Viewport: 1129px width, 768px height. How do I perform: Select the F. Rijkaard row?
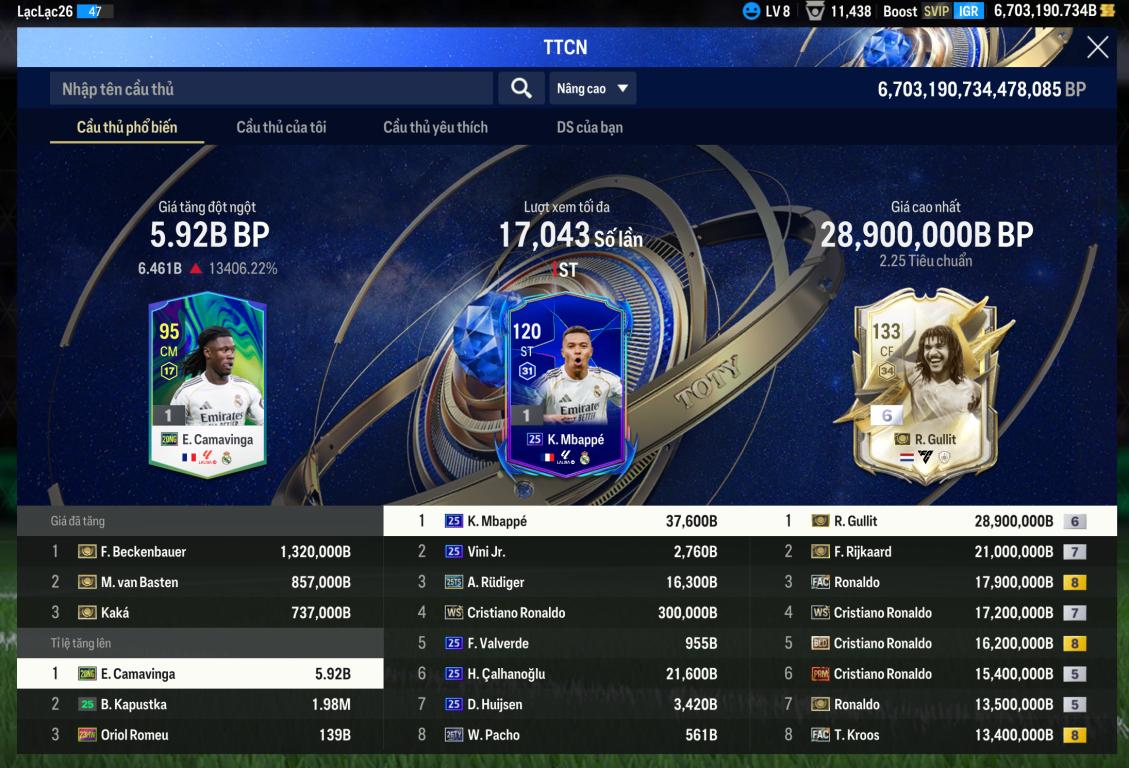tap(934, 552)
